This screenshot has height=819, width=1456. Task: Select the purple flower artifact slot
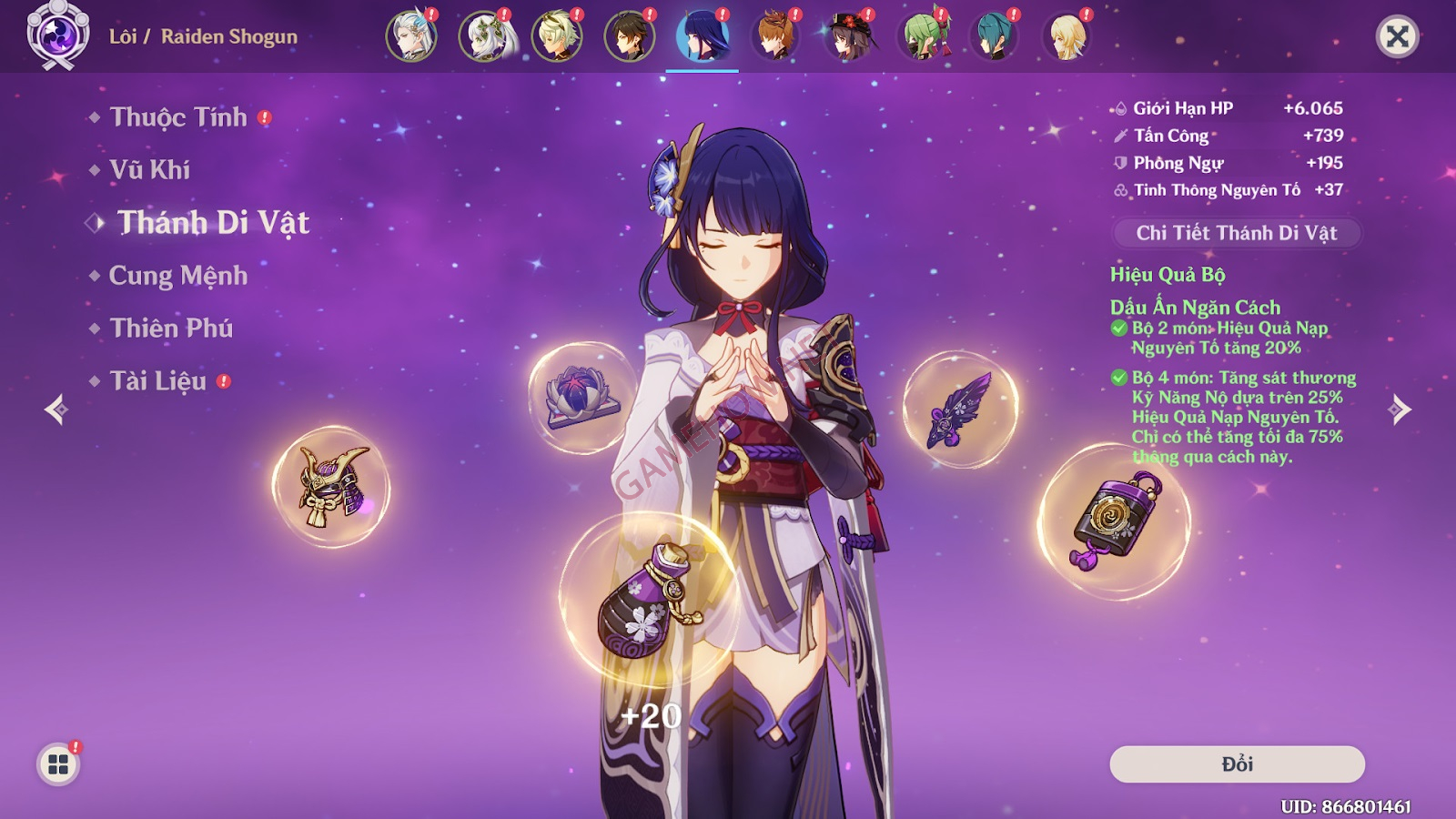(582, 398)
